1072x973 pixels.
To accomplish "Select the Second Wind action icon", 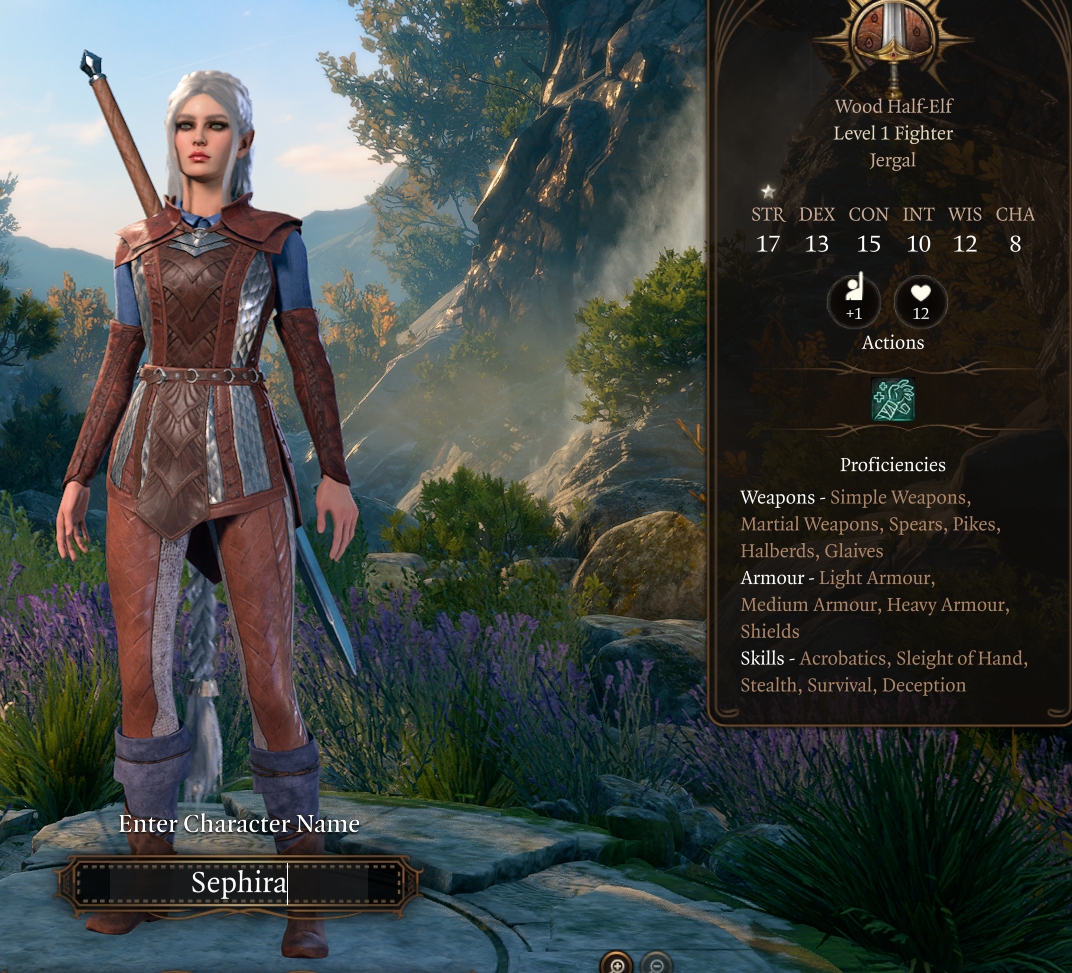I will (x=893, y=400).
